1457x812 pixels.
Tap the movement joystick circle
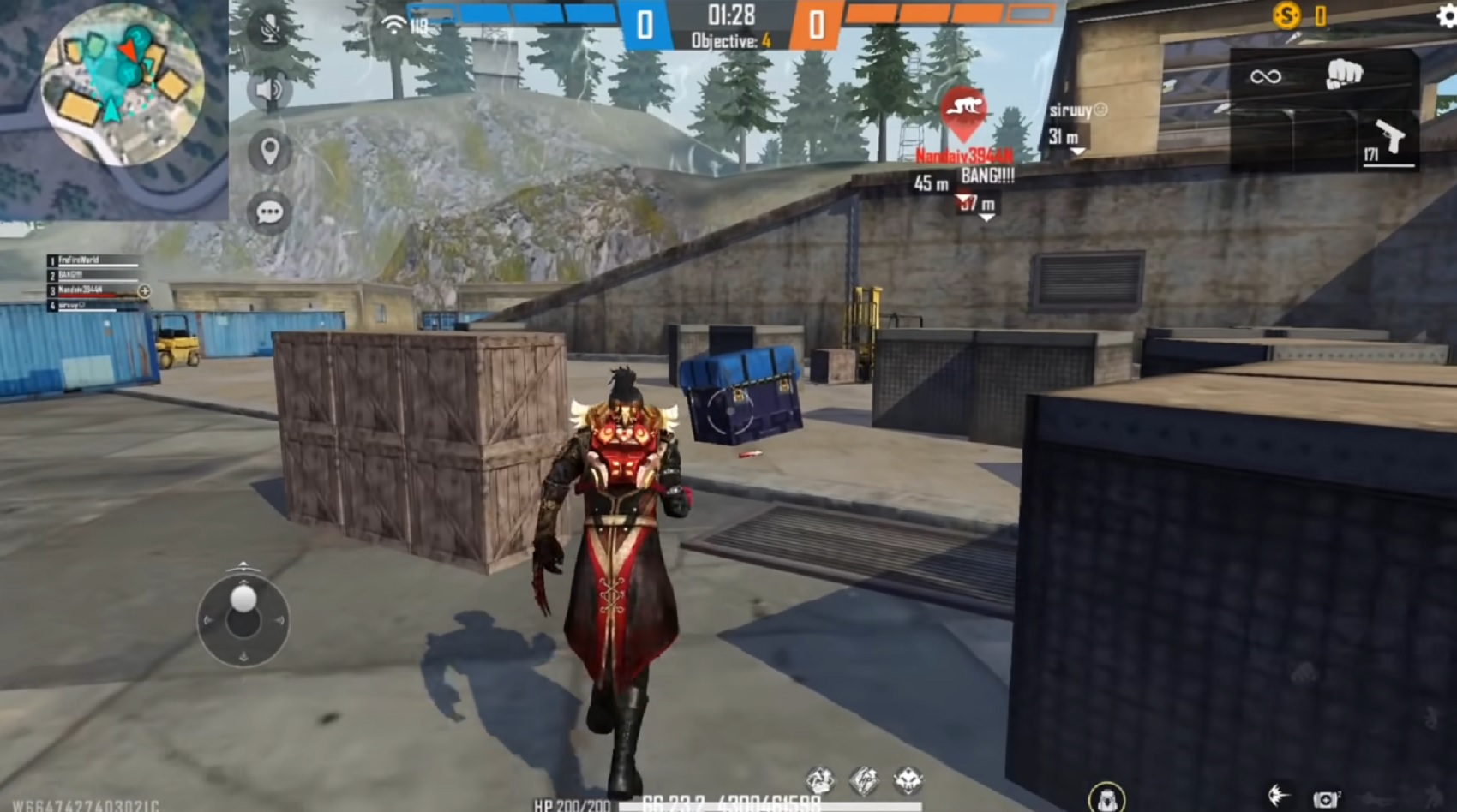(243, 619)
